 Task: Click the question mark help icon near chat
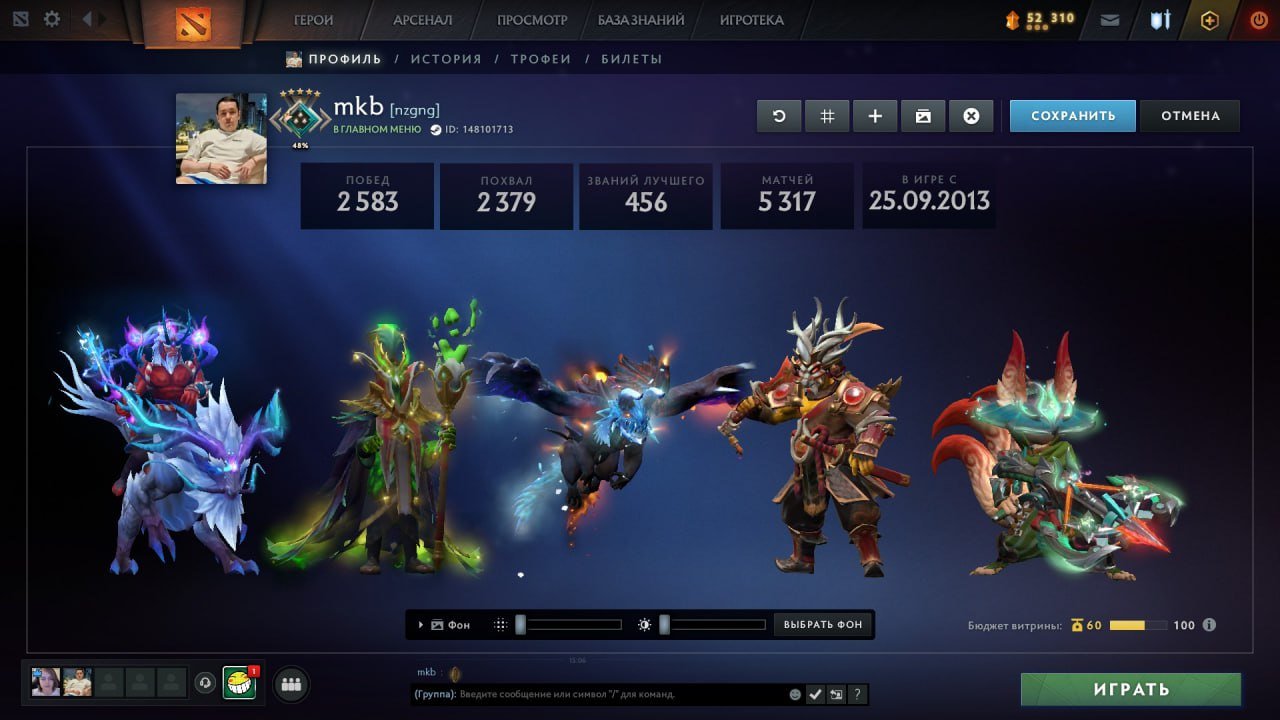click(857, 693)
